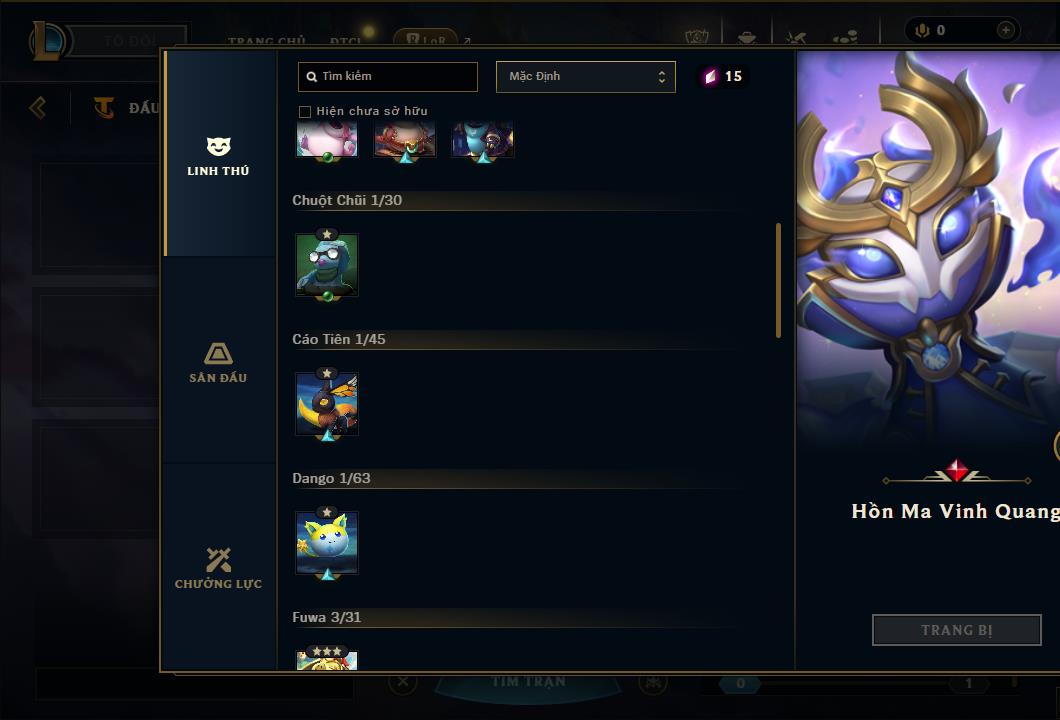Select the Chưởng Lực tab

click(x=218, y=568)
